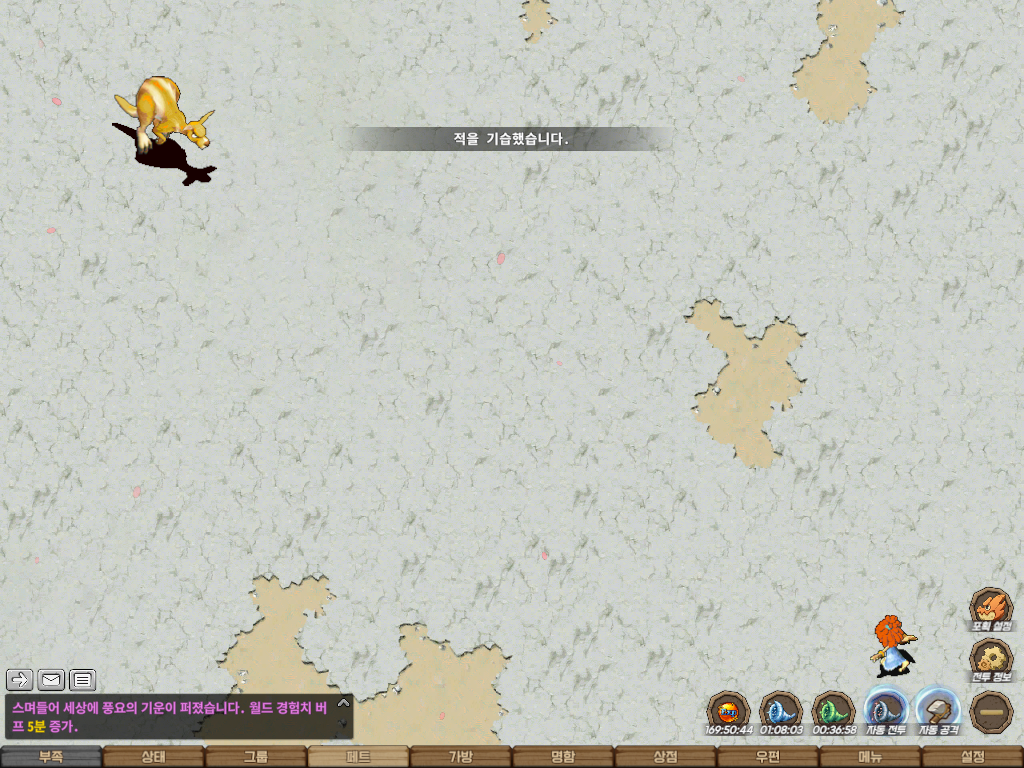Image resolution: width=1024 pixels, height=768 pixels.
Task: Toggle the 자동 전투 auto battle icon
Action: [x=886, y=711]
